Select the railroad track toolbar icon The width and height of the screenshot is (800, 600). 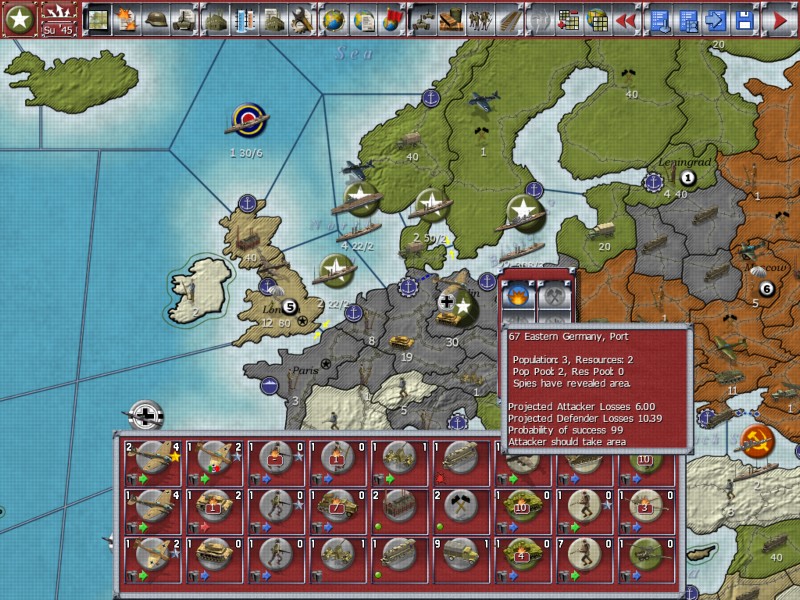(509, 19)
